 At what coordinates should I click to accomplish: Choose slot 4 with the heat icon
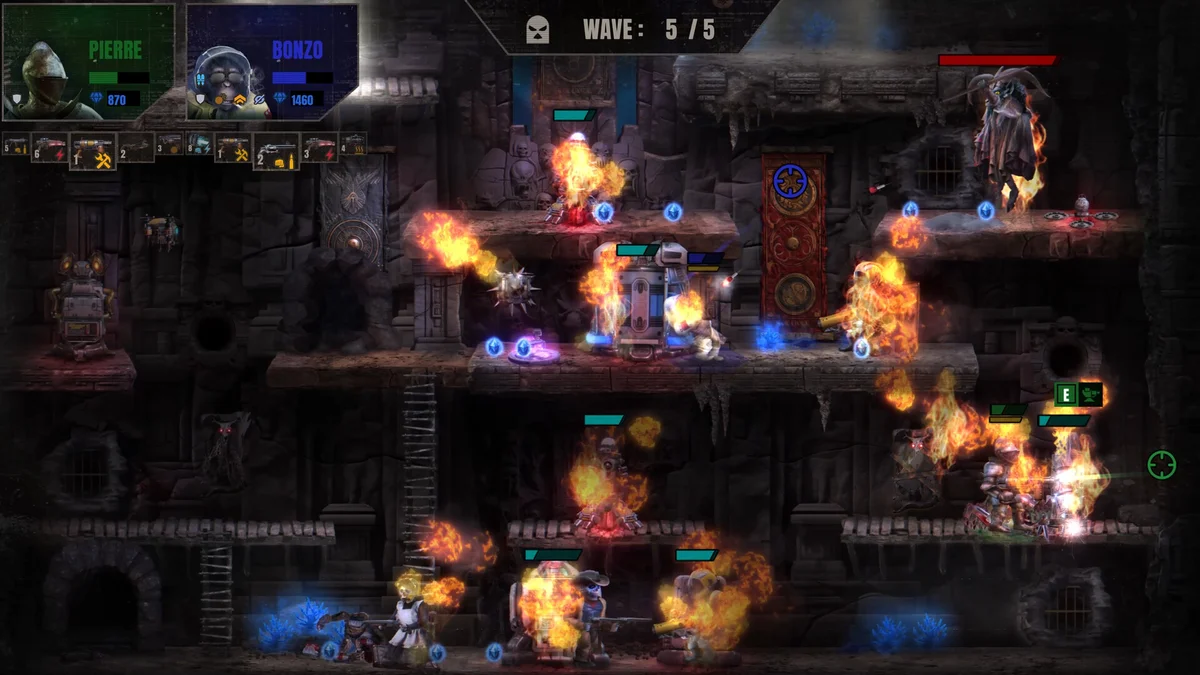click(353, 145)
